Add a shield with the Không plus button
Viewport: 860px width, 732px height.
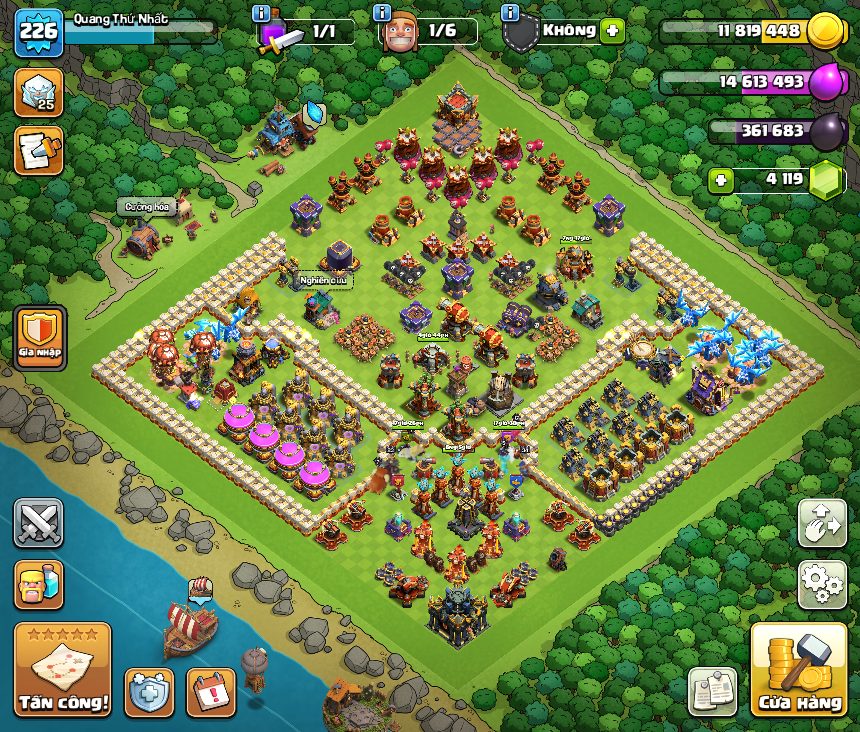coord(612,31)
